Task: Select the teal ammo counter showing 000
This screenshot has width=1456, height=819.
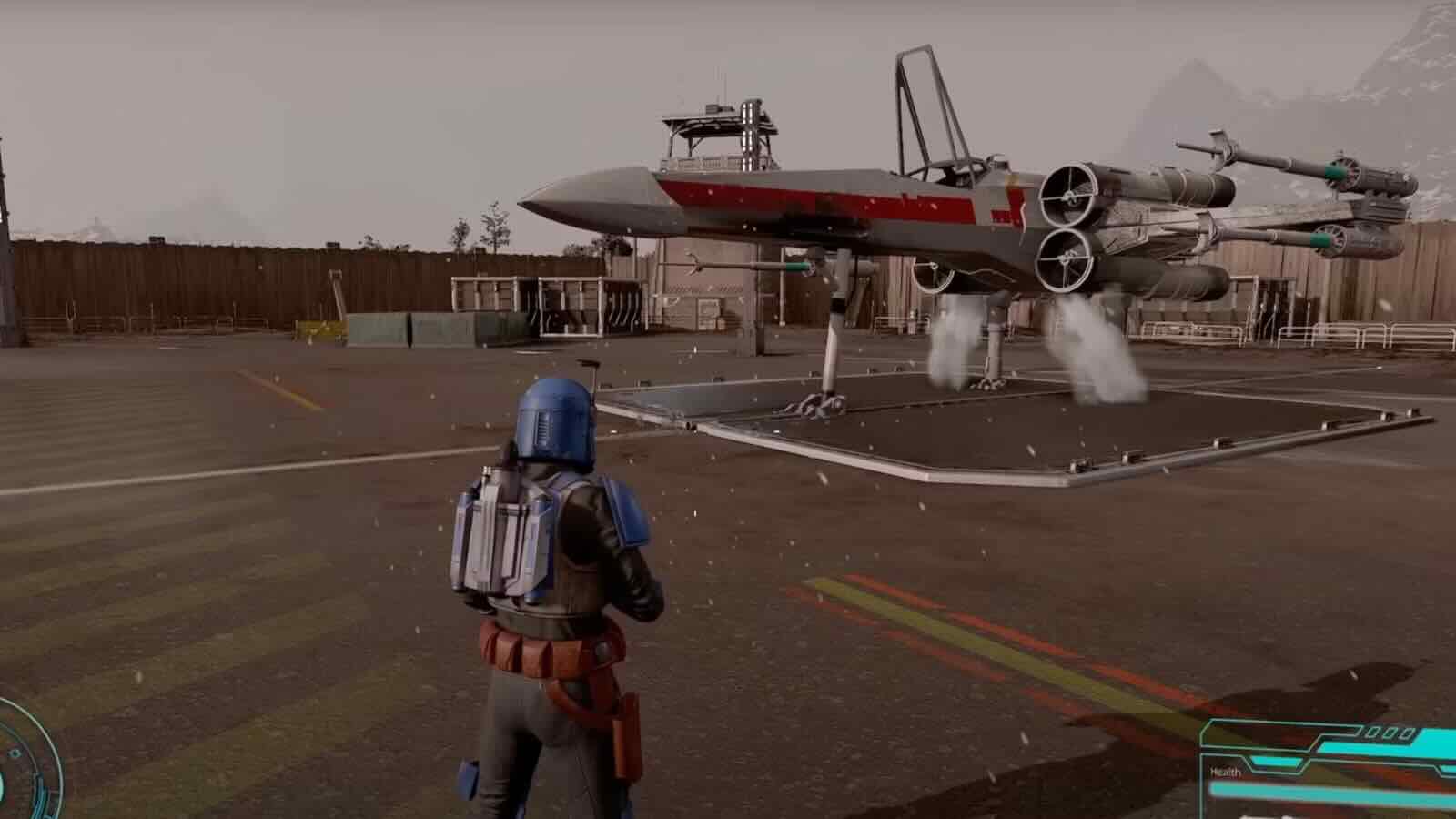Action: (x=1383, y=732)
